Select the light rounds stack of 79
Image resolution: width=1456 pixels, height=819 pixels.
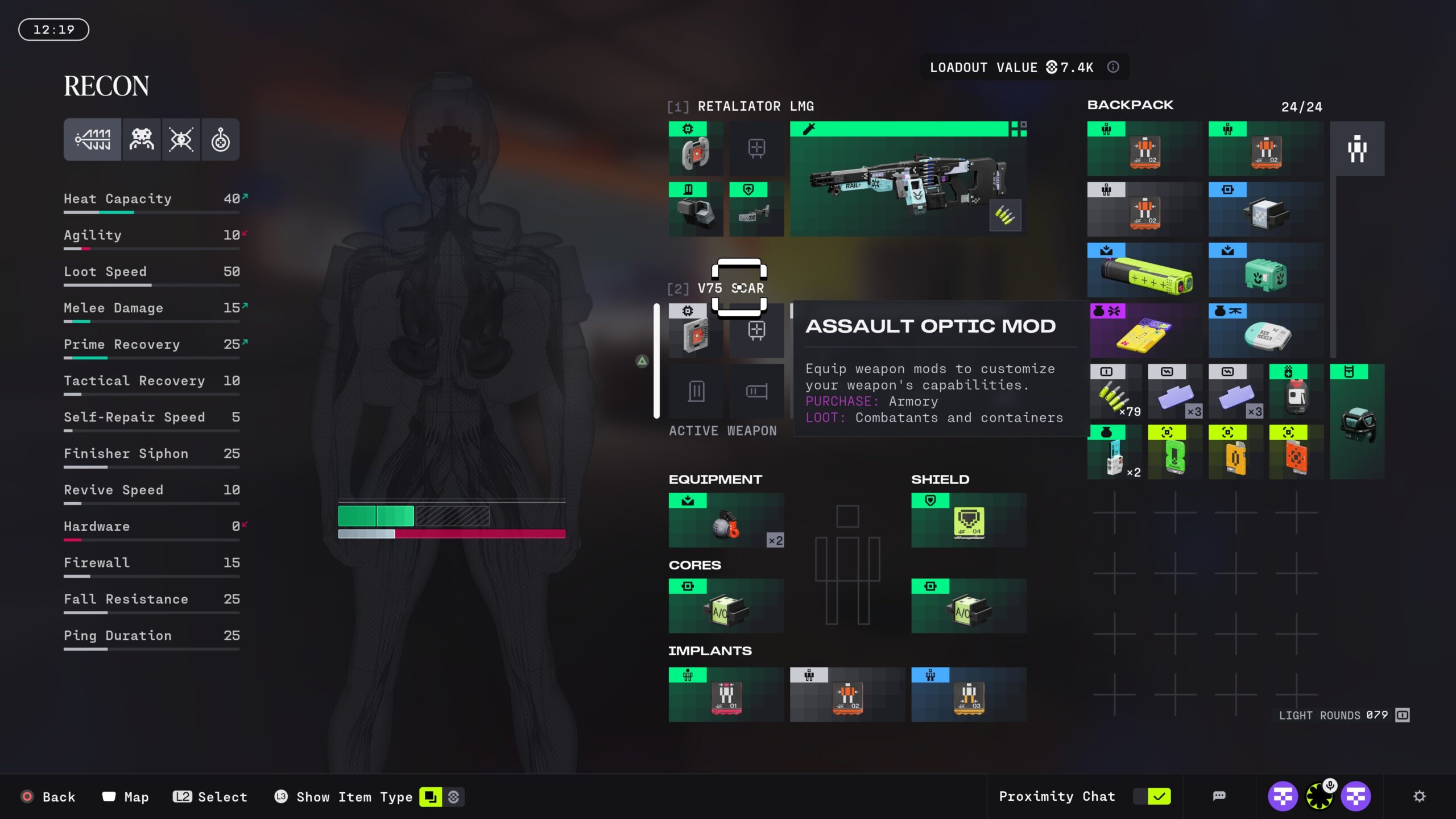coord(1115,392)
